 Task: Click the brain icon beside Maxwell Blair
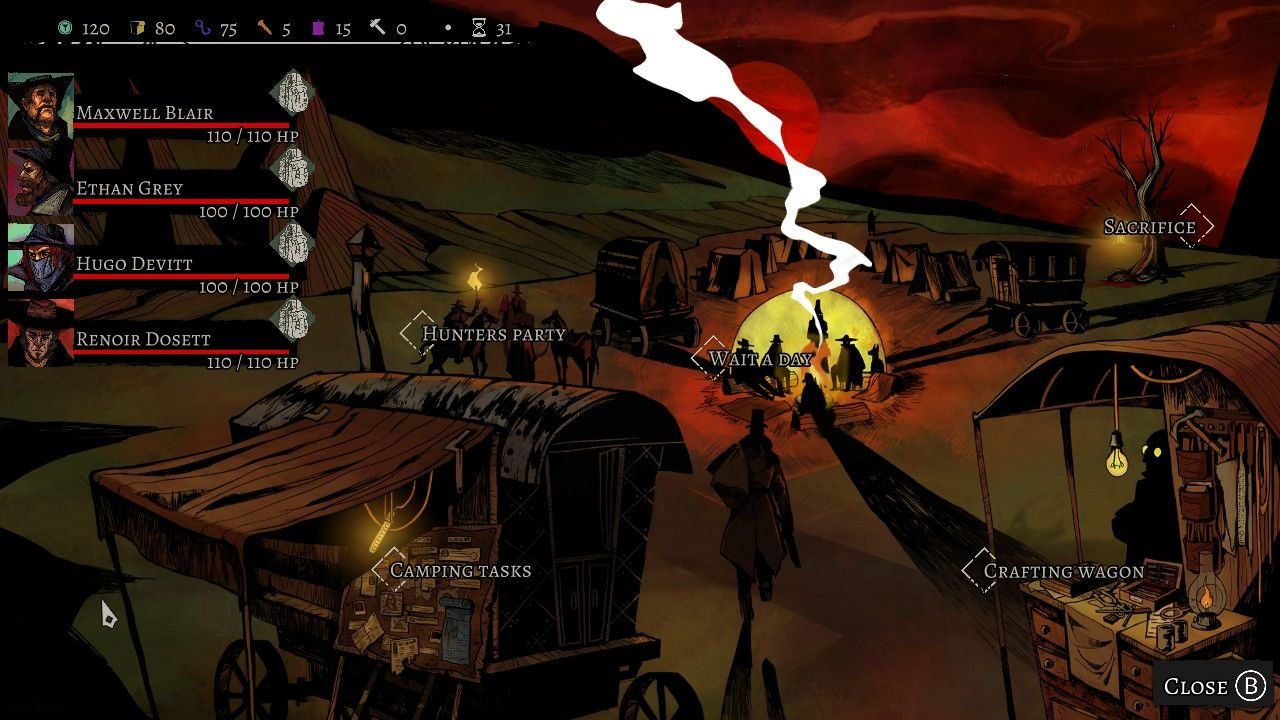click(x=292, y=92)
